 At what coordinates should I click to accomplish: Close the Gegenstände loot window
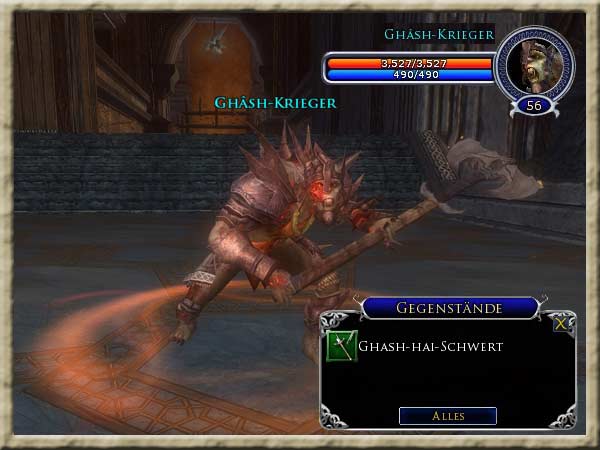[x=560, y=323]
